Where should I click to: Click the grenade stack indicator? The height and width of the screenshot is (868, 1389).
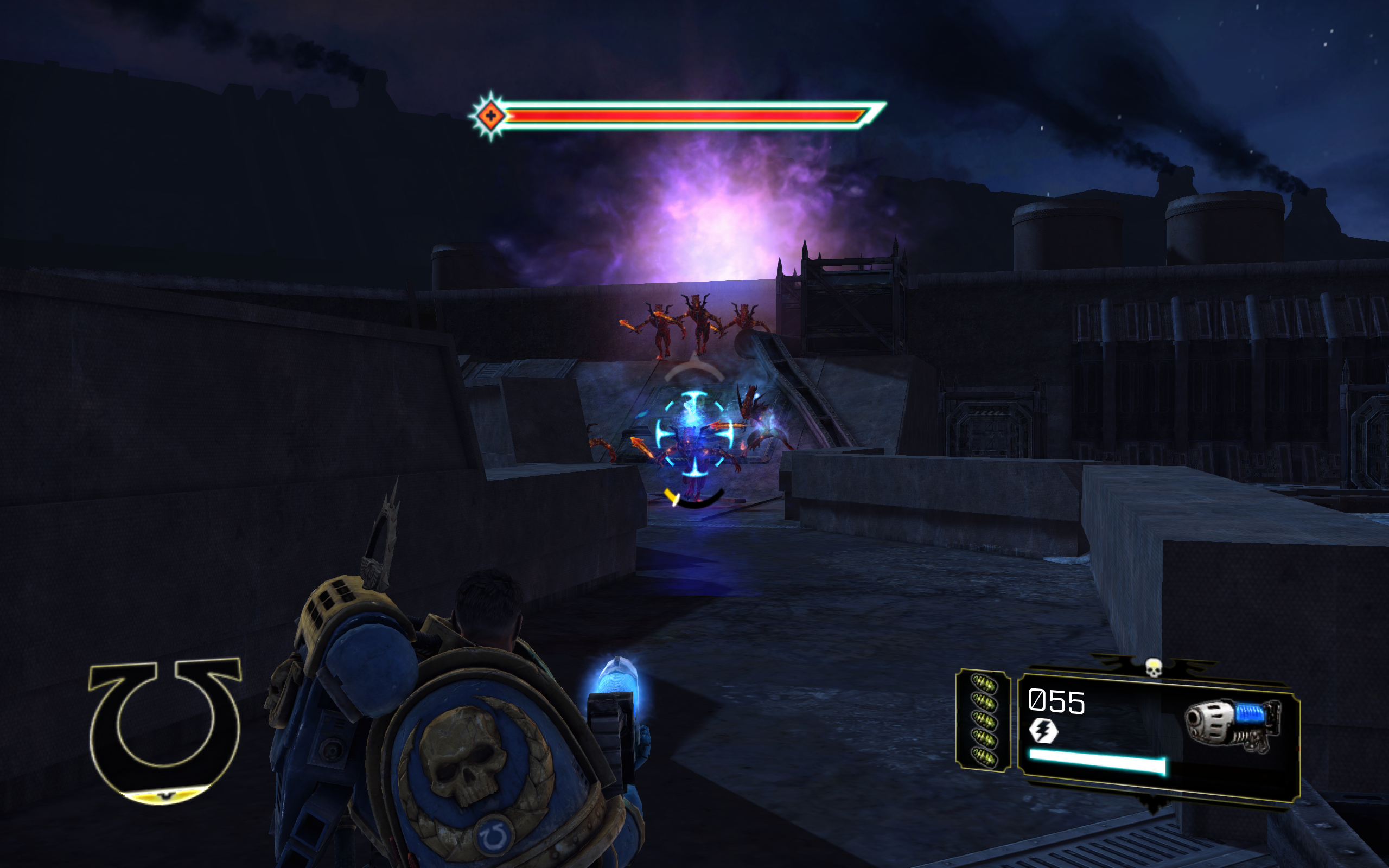[983, 720]
